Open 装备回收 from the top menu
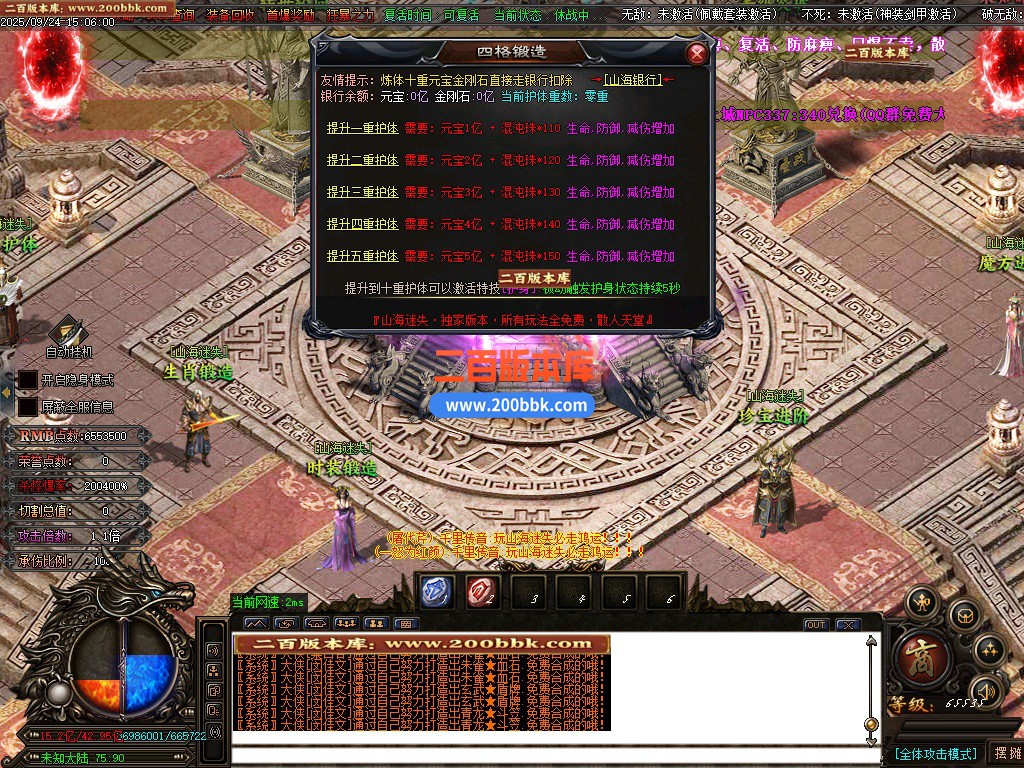 [x=231, y=16]
